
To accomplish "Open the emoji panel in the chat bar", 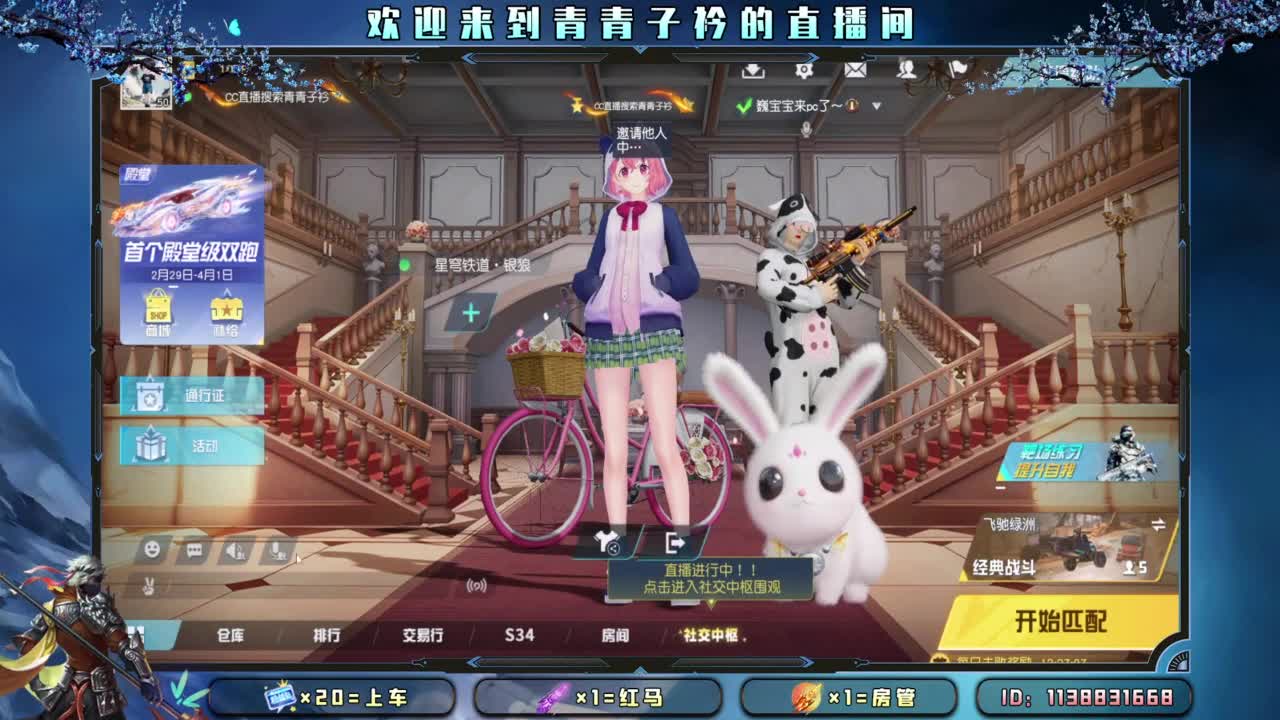I will [151, 549].
